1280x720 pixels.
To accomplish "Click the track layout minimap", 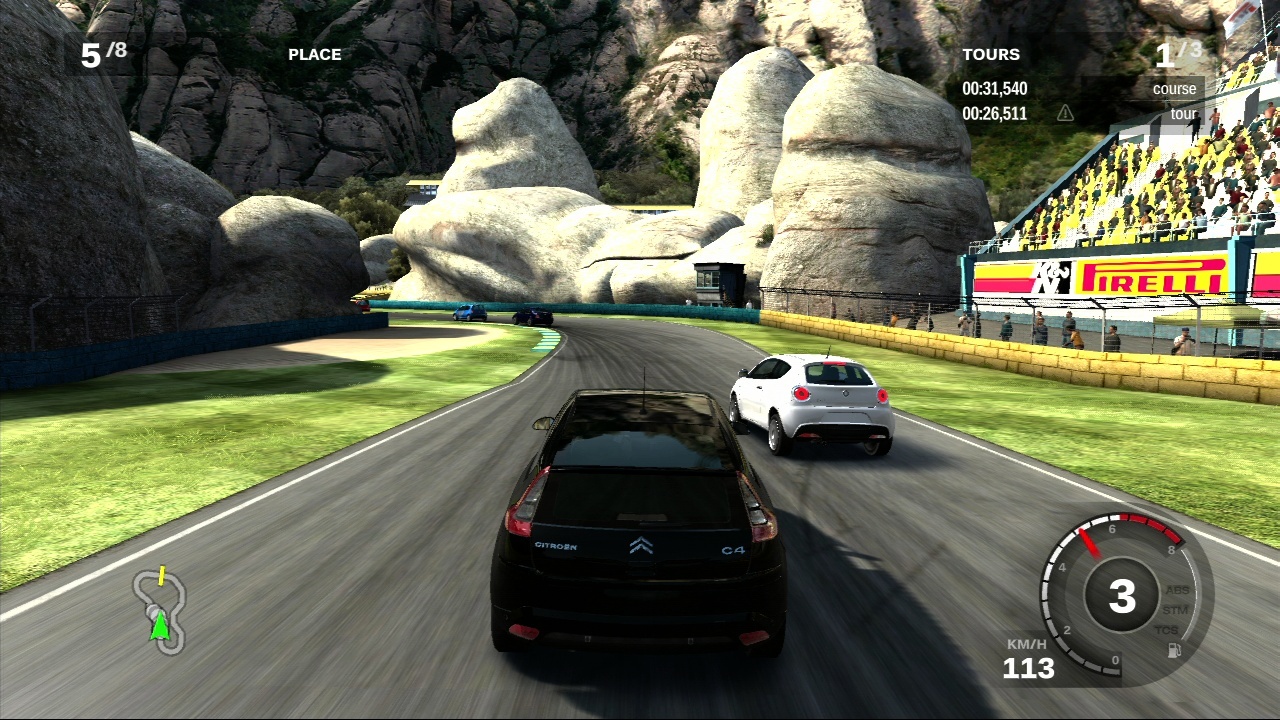I will (160, 609).
